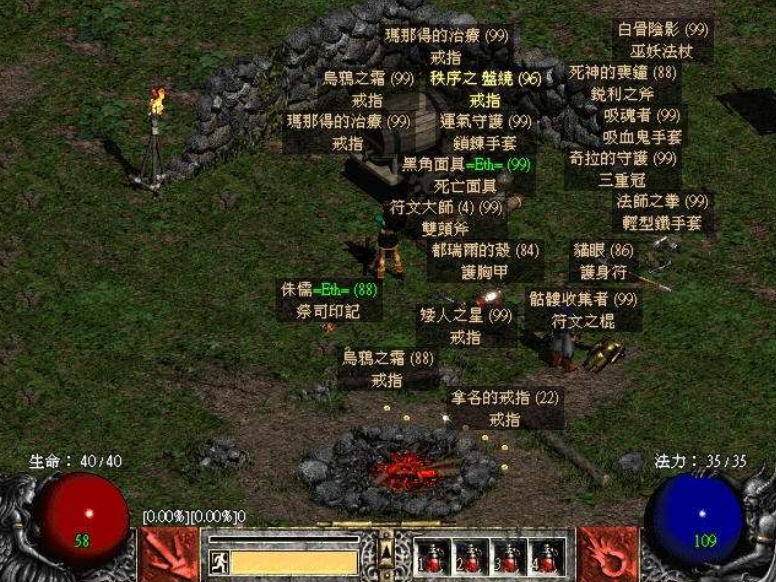Toggle the run/walk running man button
The image size is (776, 582).
coord(220,562)
